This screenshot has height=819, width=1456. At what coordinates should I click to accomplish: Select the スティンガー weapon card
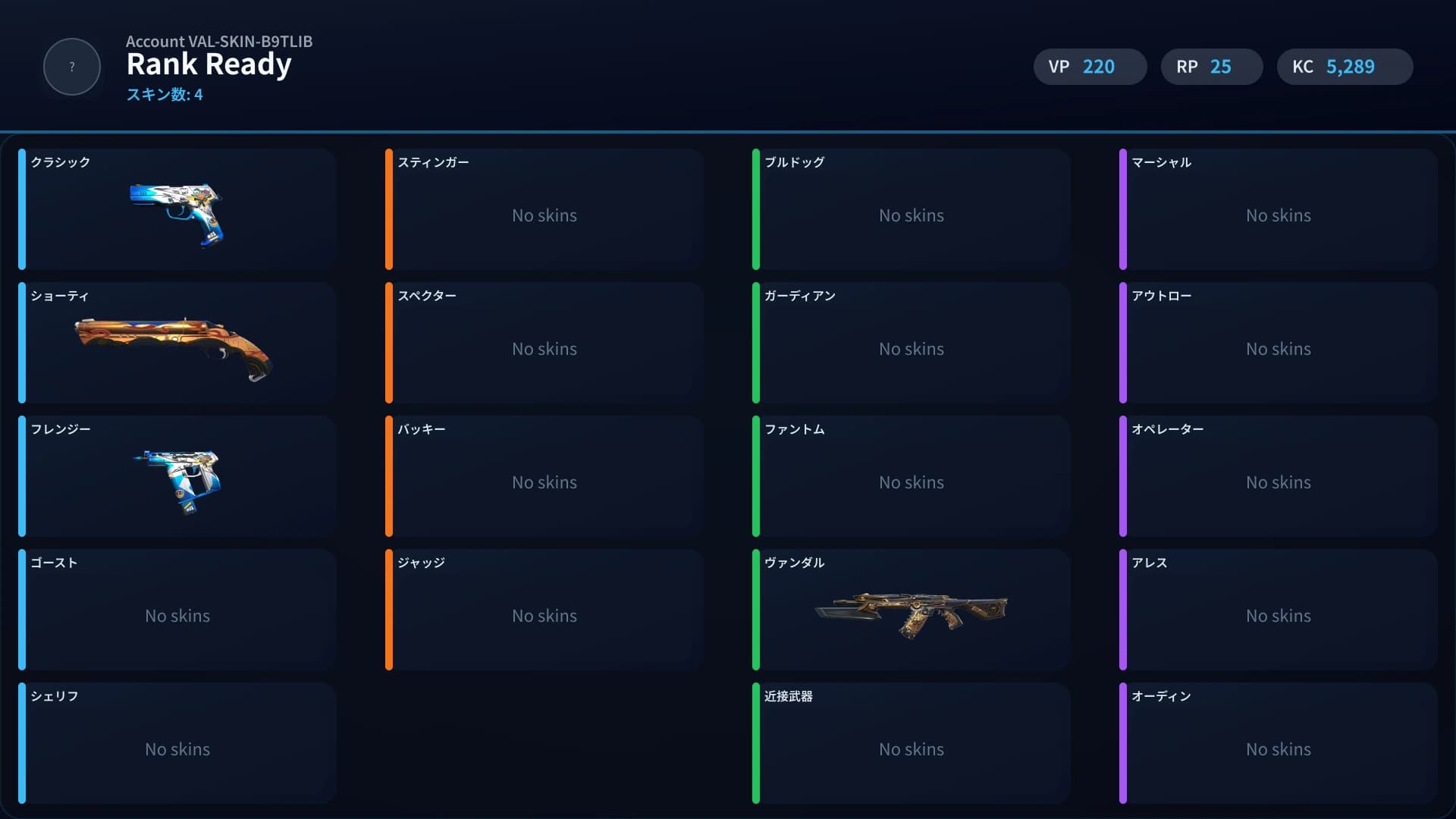coord(544,209)
